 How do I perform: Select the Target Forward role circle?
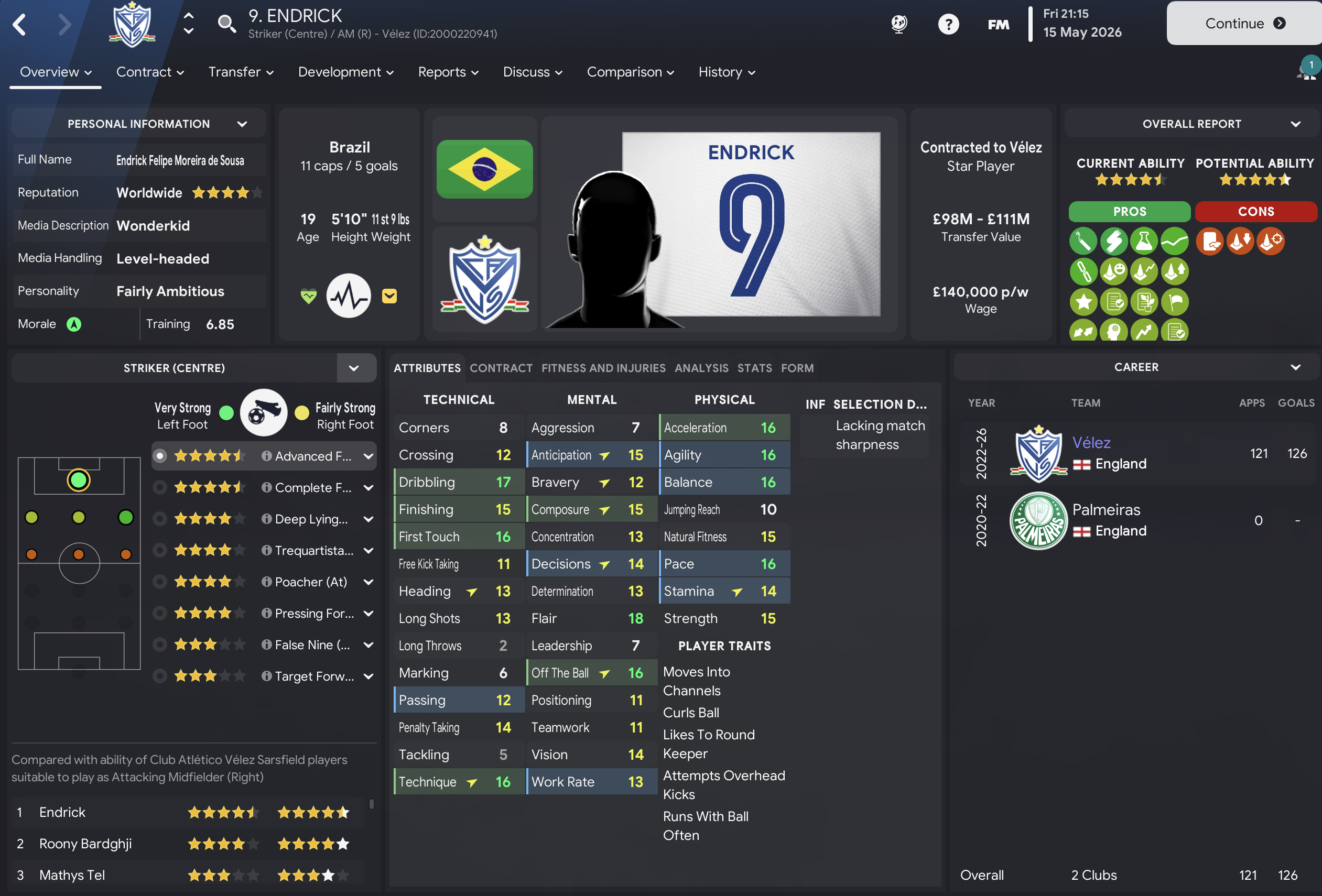tap(159, 676)
